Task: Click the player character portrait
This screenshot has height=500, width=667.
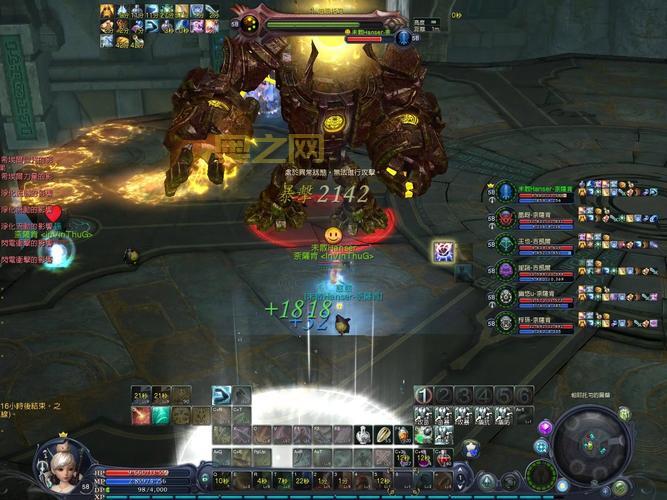Action: pos(58,460)
